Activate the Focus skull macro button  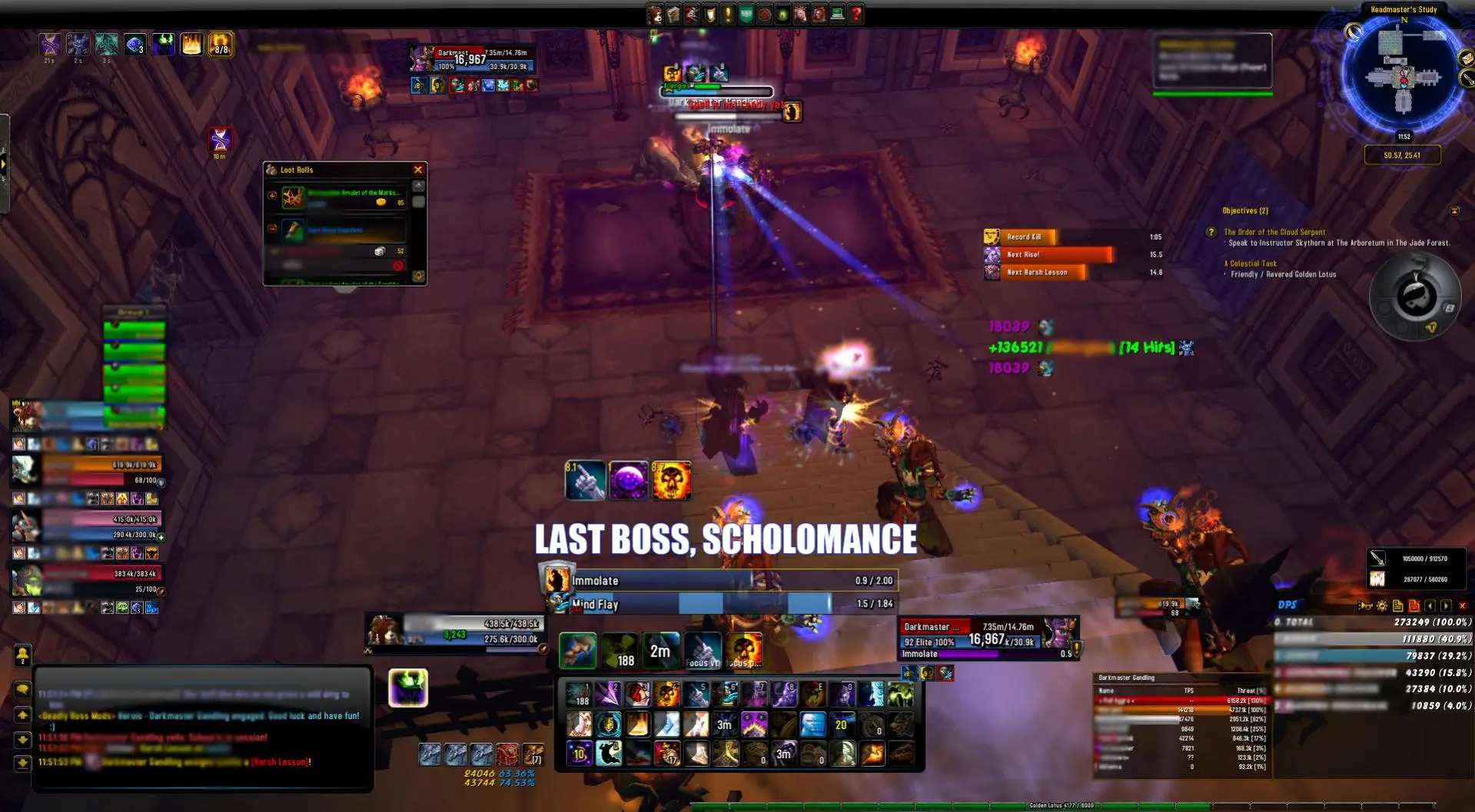tap(743, 651)
